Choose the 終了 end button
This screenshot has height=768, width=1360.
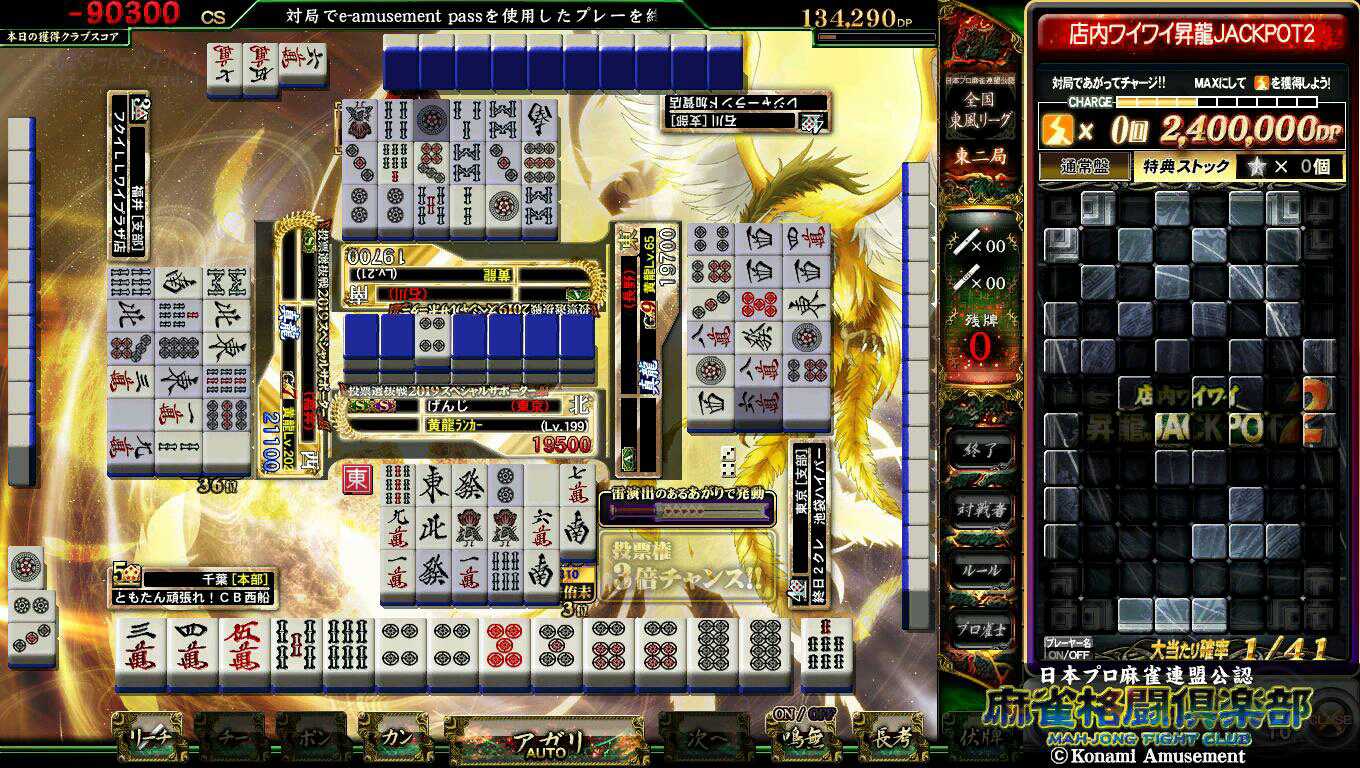point(980,450)
